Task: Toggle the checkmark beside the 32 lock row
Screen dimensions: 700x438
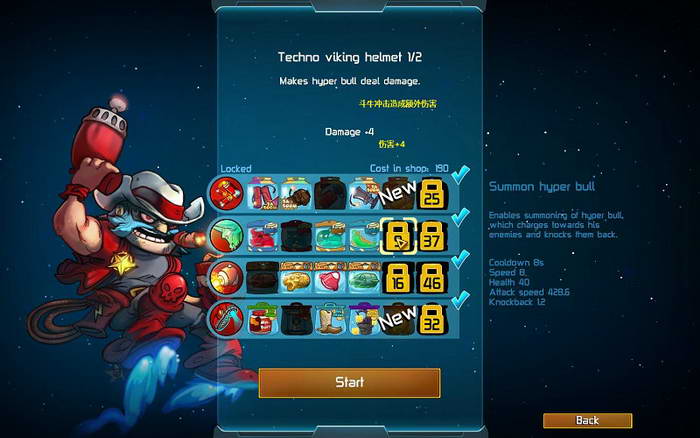Action: coord(460,302)
